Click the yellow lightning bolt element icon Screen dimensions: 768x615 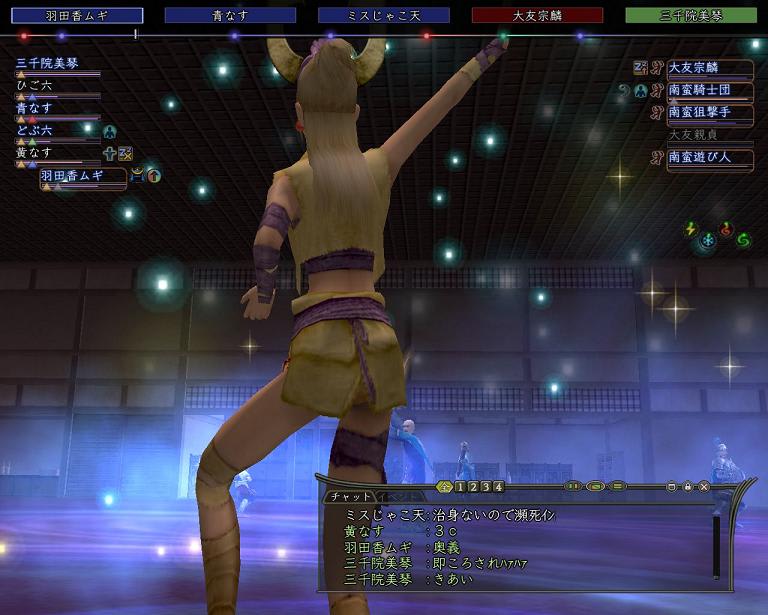tap(690, 229)
